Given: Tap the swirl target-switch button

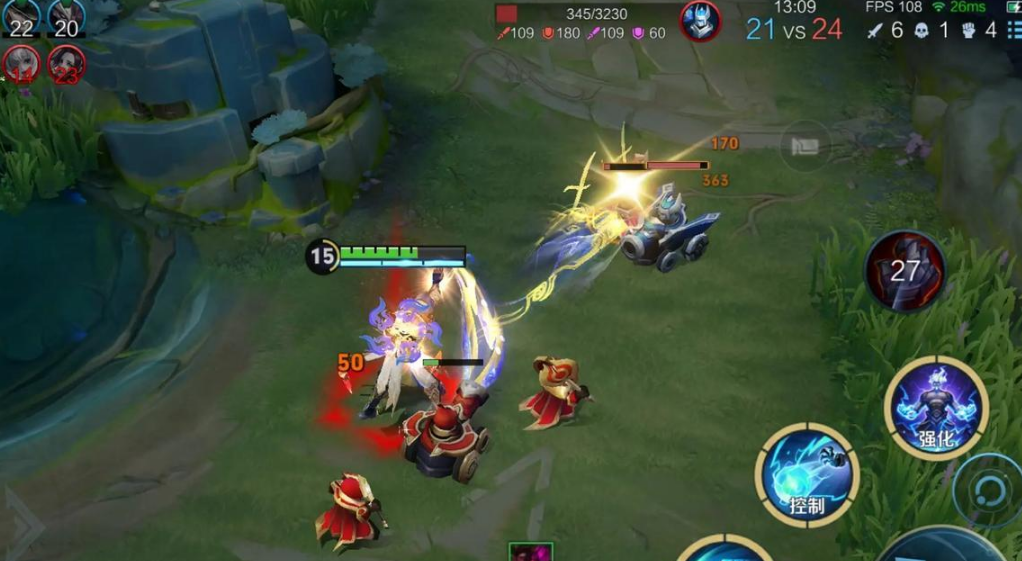Looking at the screenshot, I should pos(986,490).
